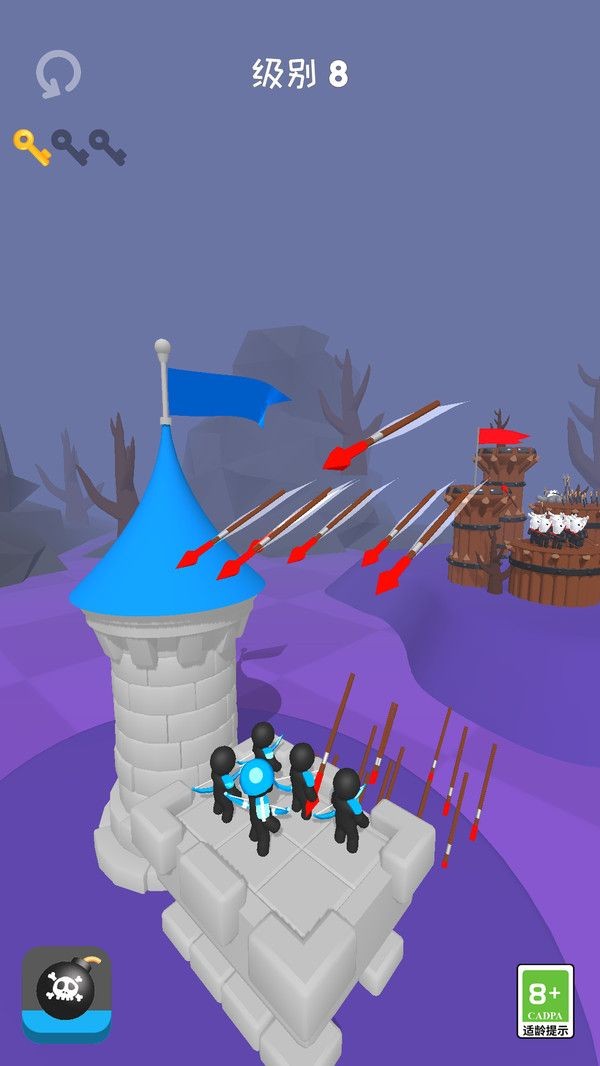This screenshot has width=600, height=1066.
Task: Open the CADPA 8+ age rating notice
Action: pyautogui.click(x=545, y=1001)
